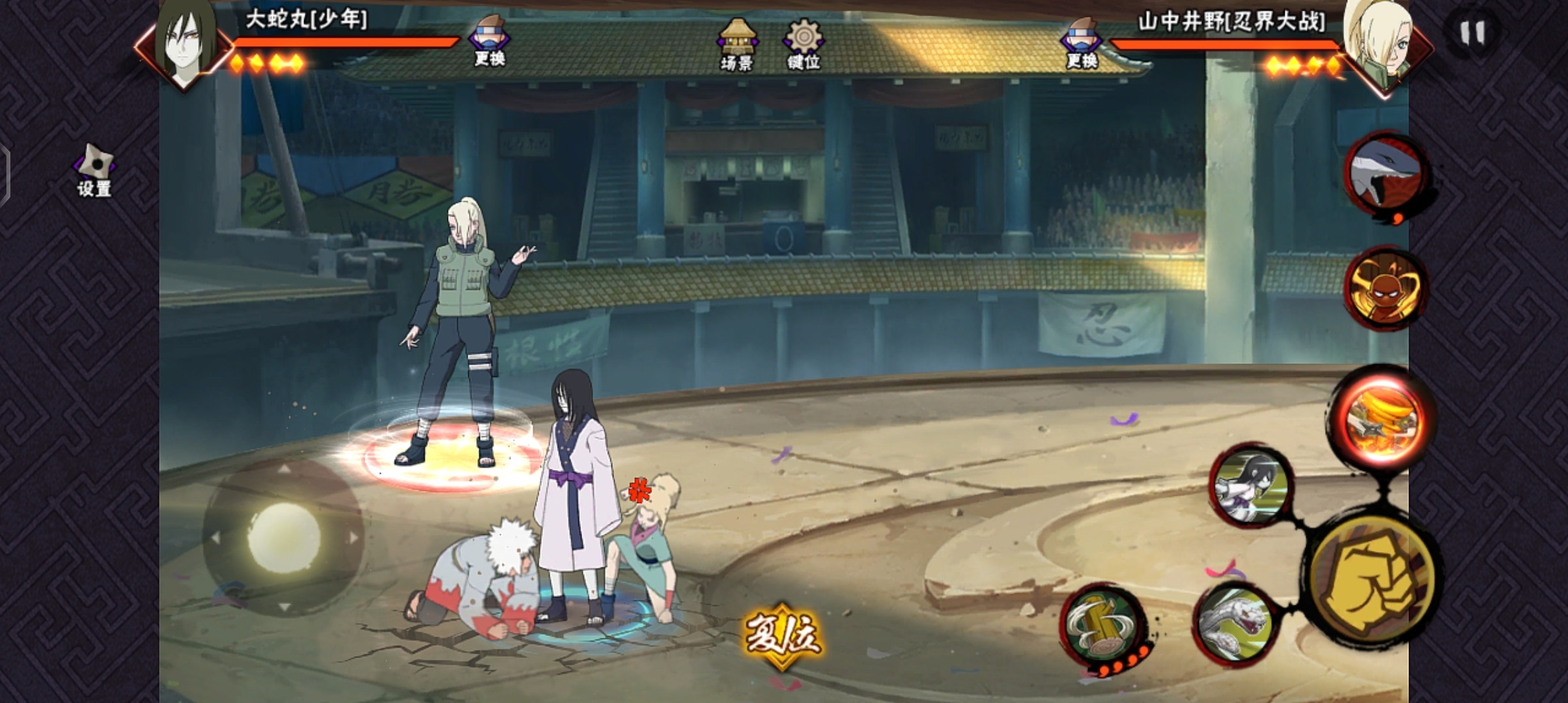The height and width of the screenshot is (703, 1568).
Task: Swap Orochimaru using the left 更换 button
Action: [x=489, y=40]
